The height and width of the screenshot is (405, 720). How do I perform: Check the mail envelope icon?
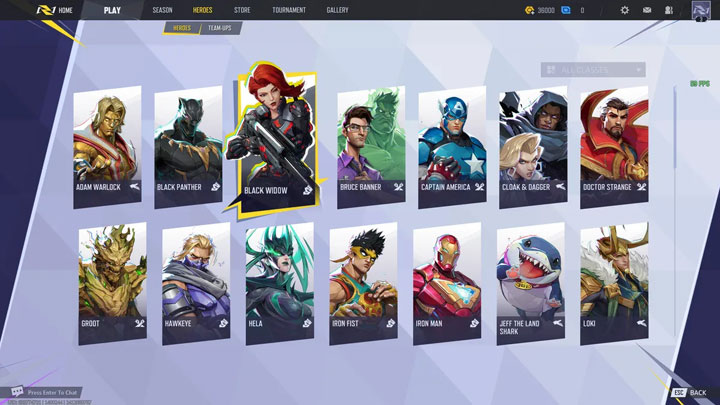[x=647, y=10]
